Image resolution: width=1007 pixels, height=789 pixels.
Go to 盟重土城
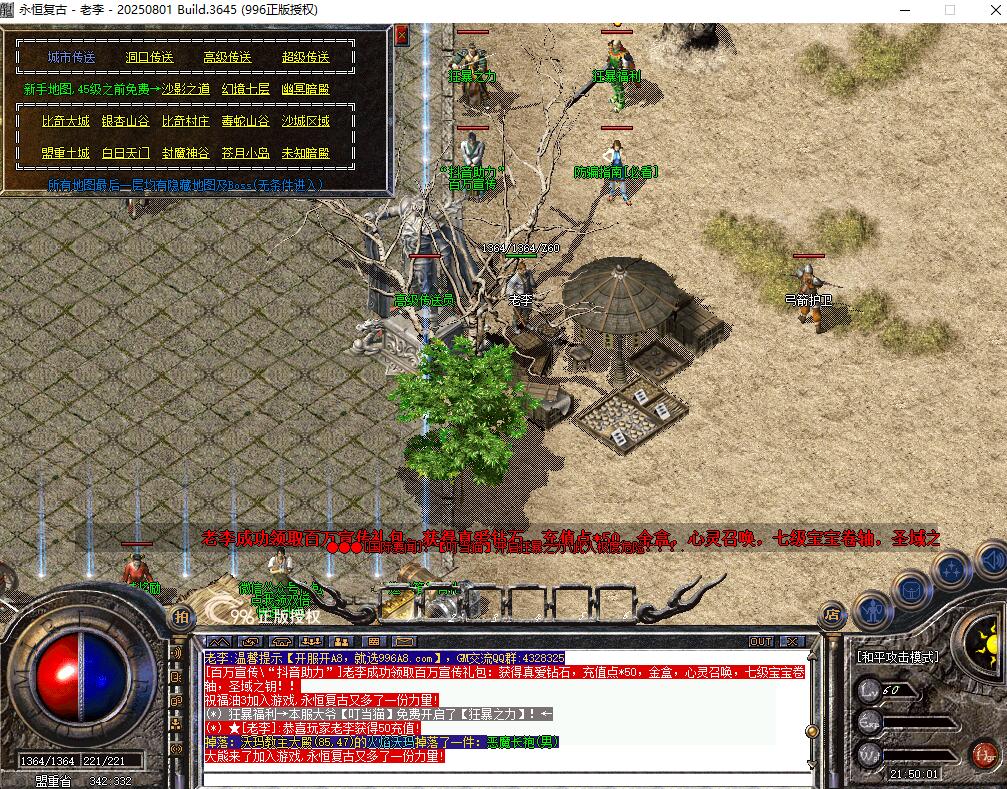click(66, 153)
